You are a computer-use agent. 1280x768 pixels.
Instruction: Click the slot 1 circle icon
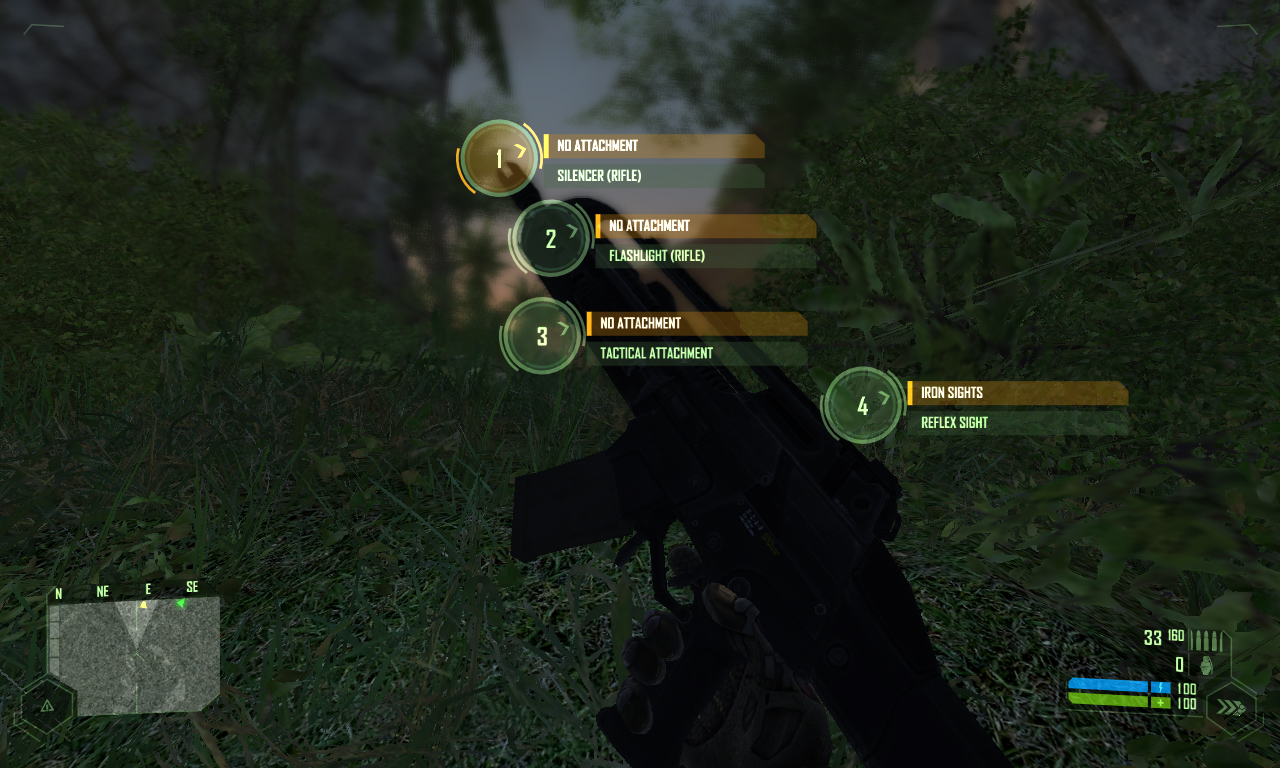click(x=500, y=158)
